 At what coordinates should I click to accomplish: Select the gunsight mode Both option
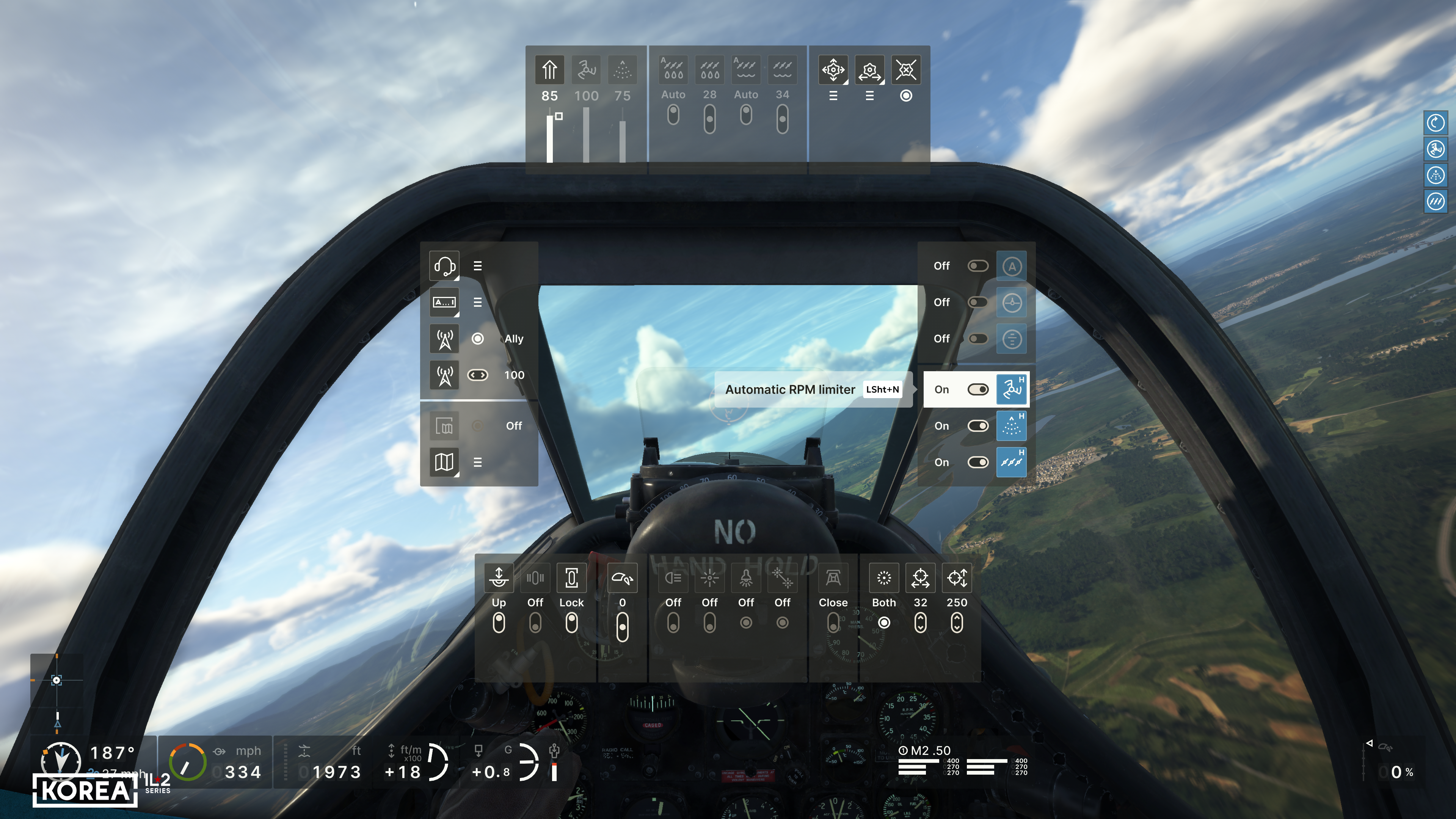point(884,622)
